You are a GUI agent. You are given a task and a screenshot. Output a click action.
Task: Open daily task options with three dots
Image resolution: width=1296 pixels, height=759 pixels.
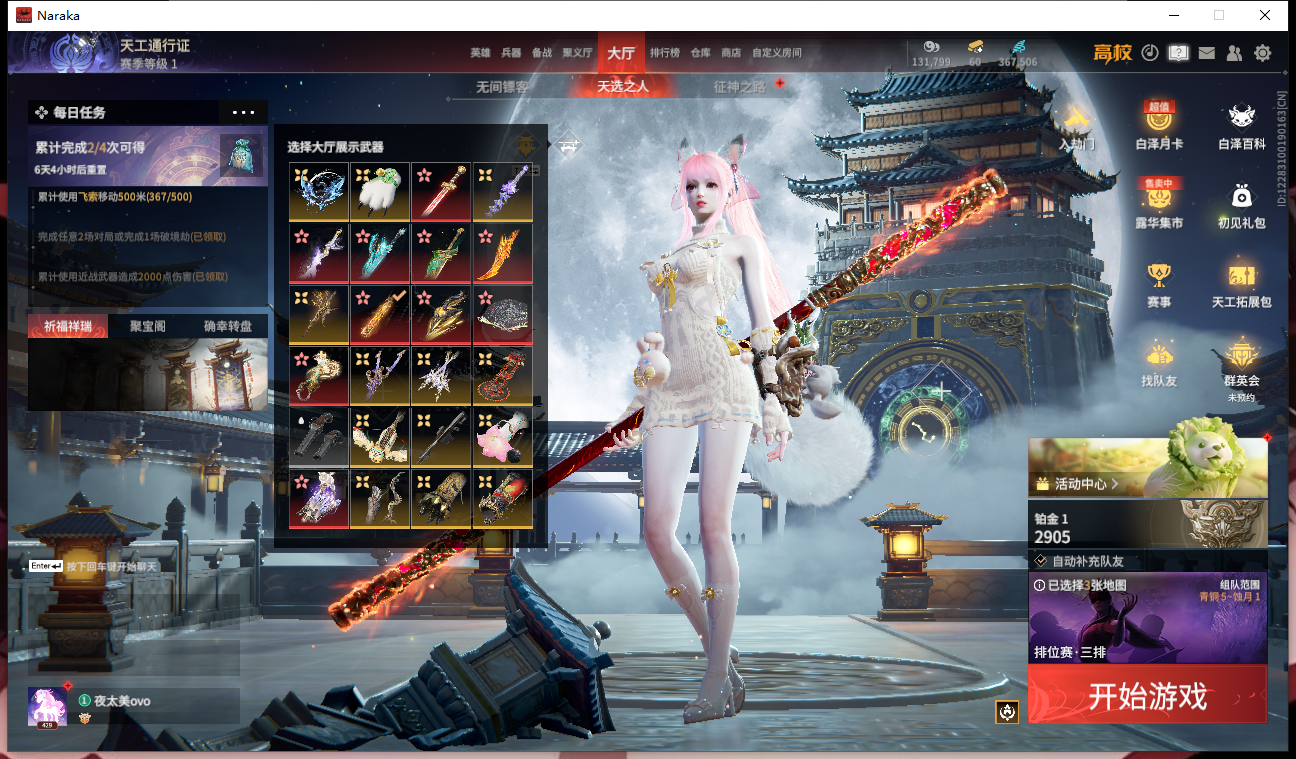pyautogui.click(x=243, y=113)
